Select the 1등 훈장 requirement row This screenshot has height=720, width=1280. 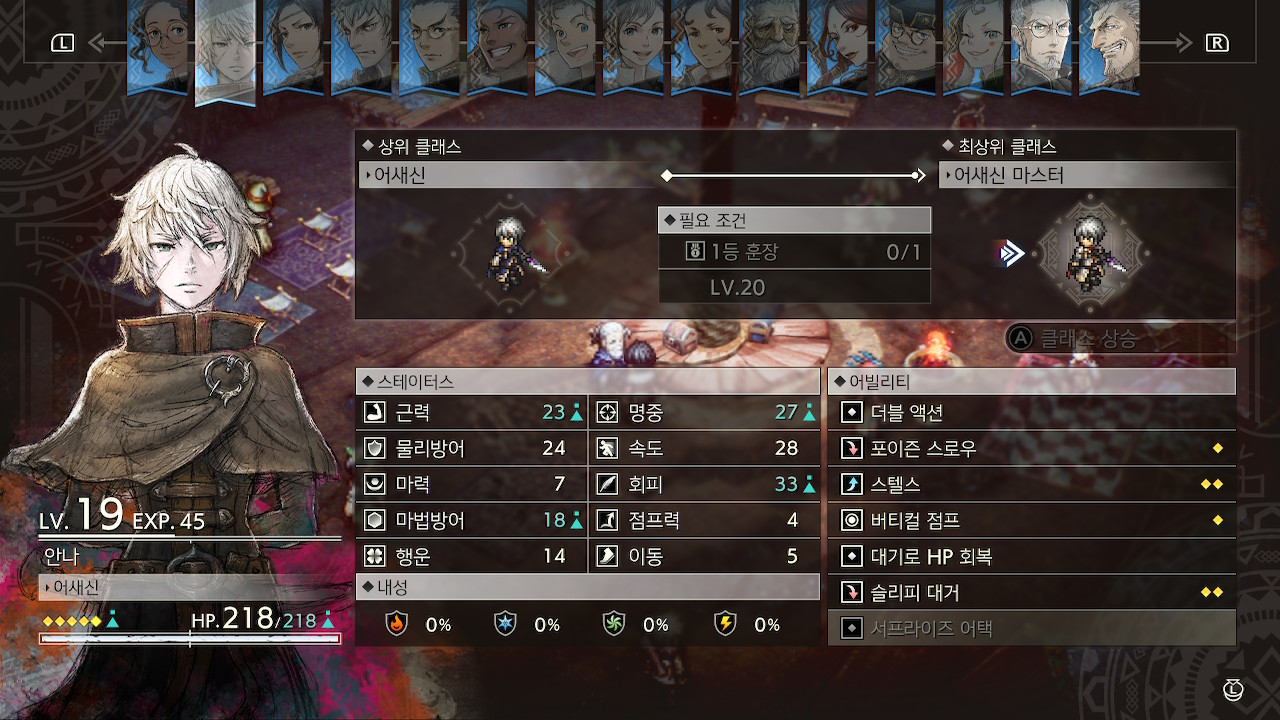[794, 252]
